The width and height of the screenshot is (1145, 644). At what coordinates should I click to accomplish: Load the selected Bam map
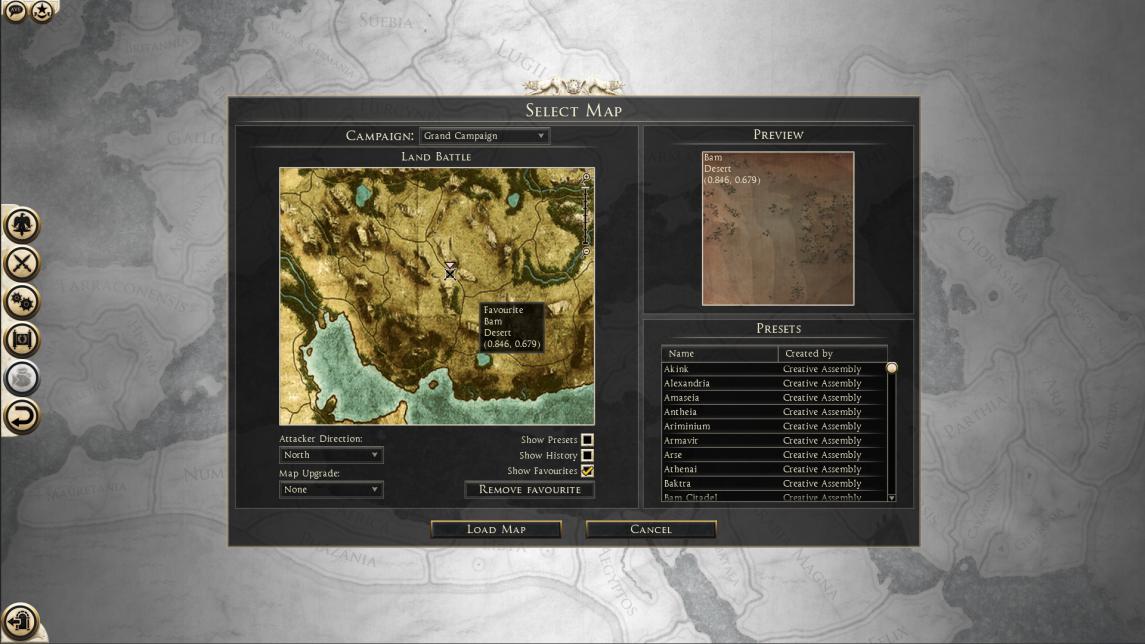496,529
